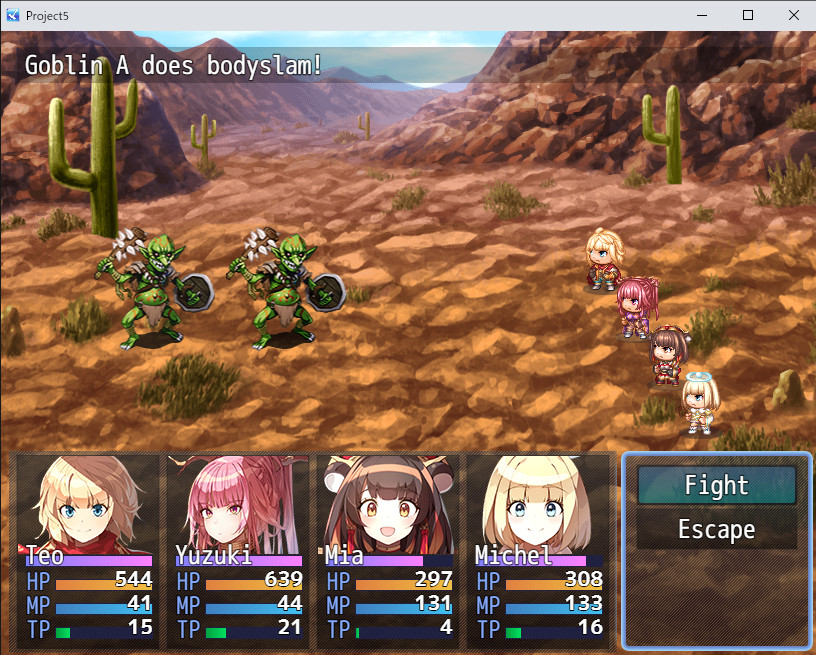Pick Yuzuki's party status panel
816x655 pixels.
point(238,550)
